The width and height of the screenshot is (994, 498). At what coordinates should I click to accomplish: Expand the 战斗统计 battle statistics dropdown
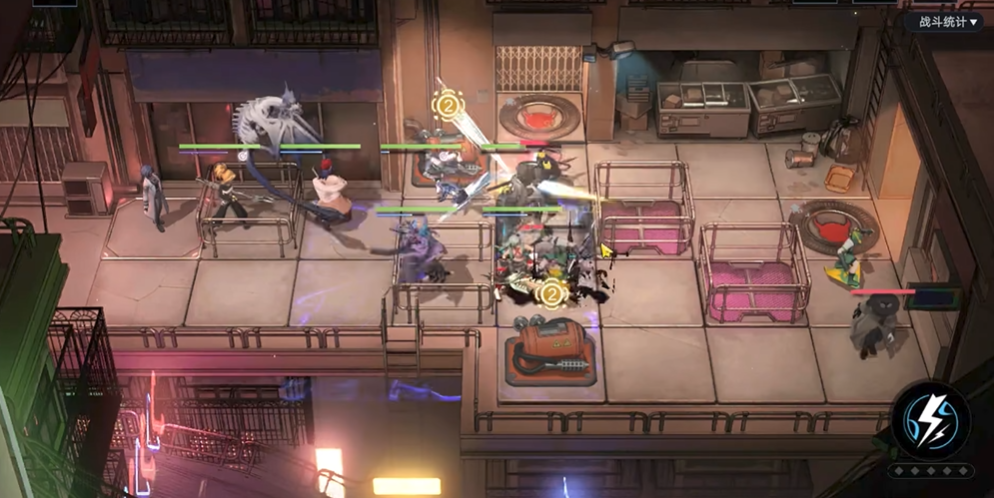point(942,21)
